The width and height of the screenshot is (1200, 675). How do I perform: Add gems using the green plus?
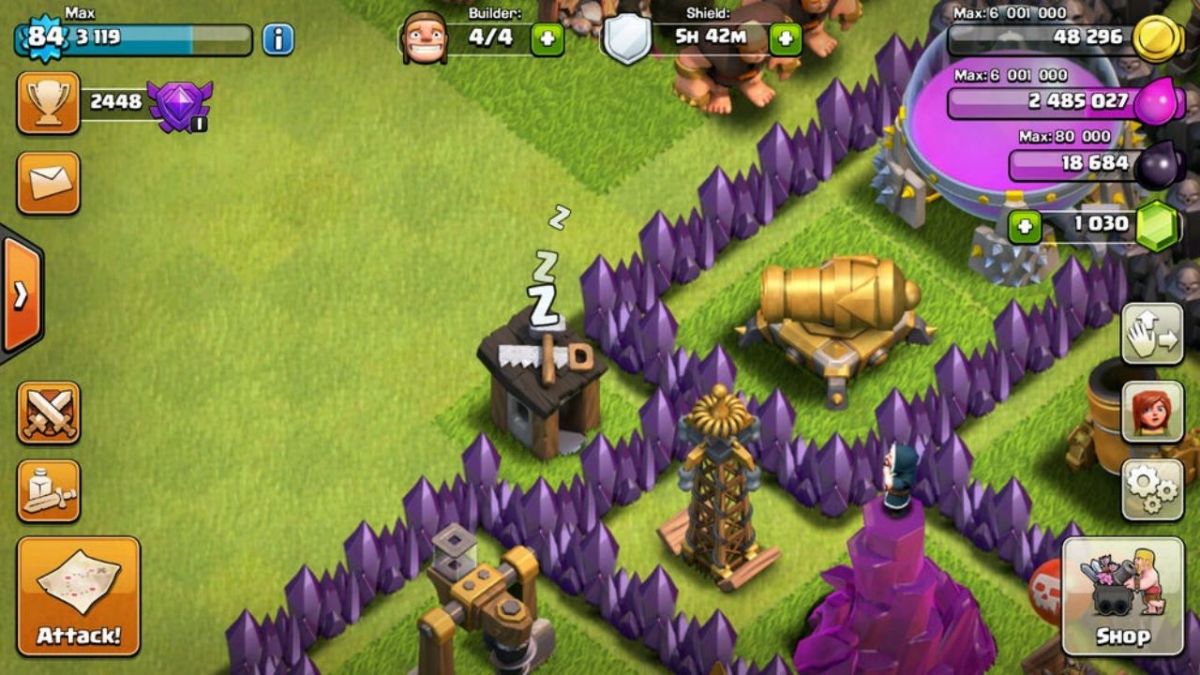pyautogui.click(x=1023, y=227)
